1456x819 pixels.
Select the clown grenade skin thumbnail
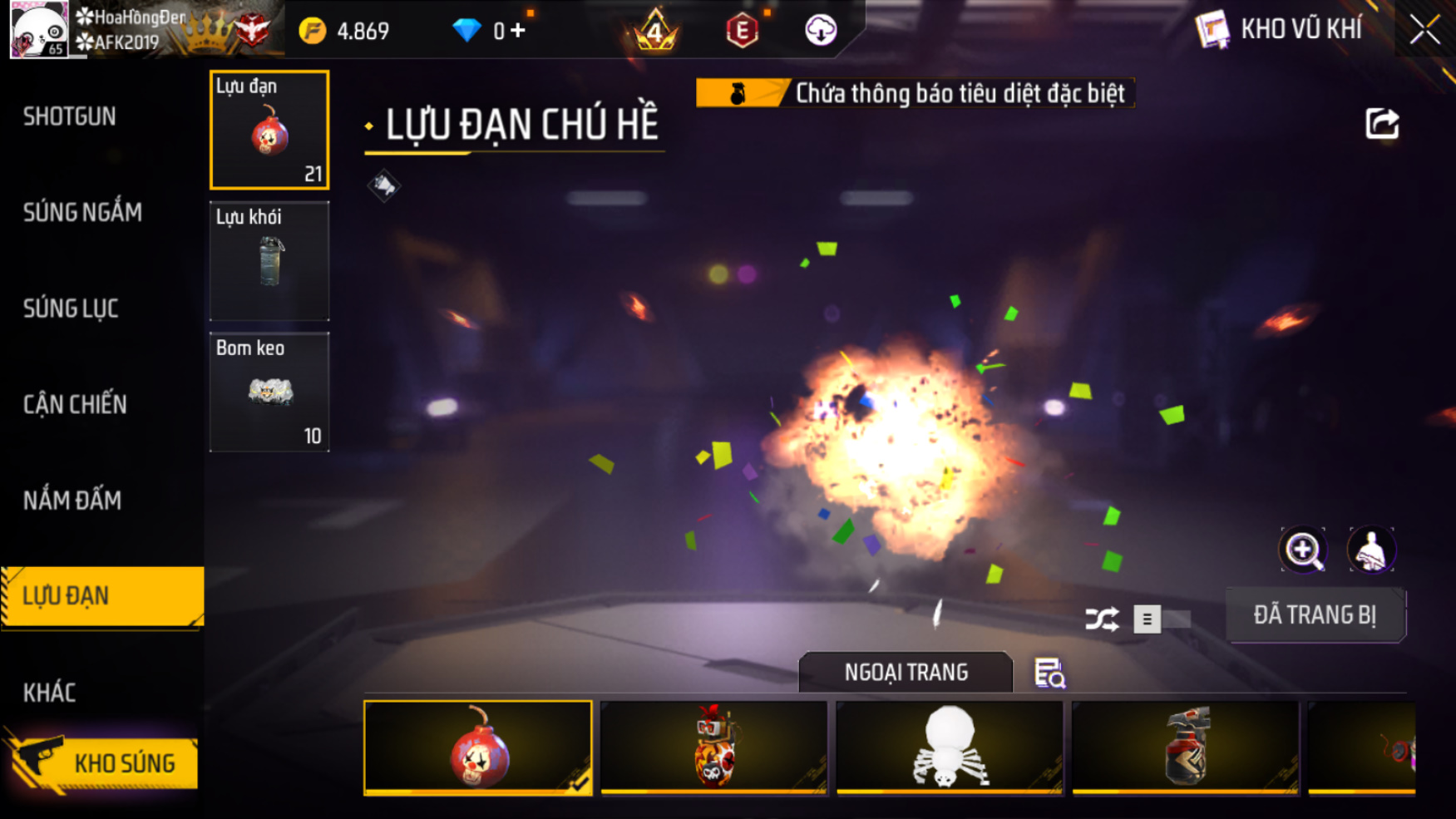click(477, 747)
